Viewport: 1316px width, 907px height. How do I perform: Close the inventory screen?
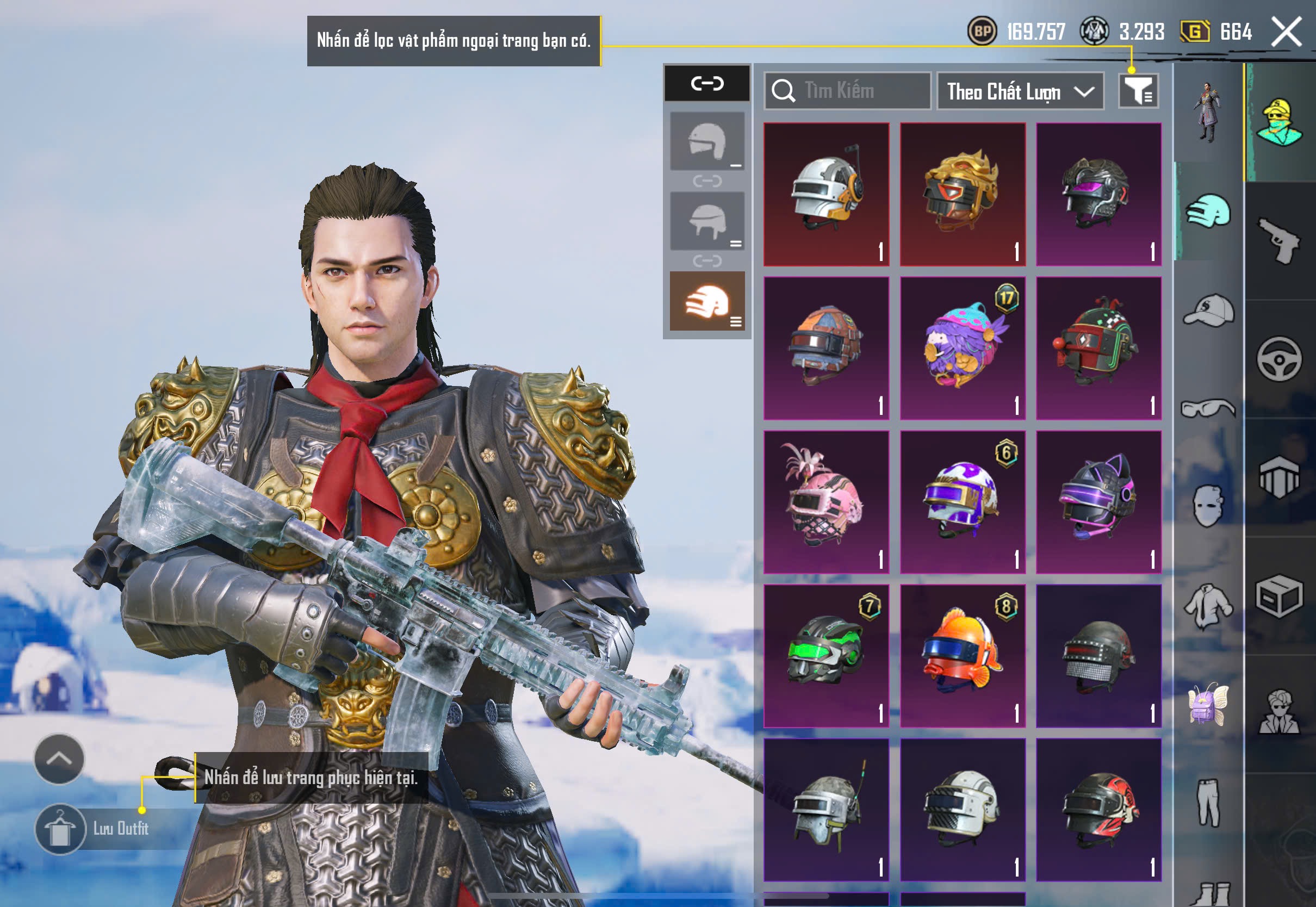pos(1286,32)
